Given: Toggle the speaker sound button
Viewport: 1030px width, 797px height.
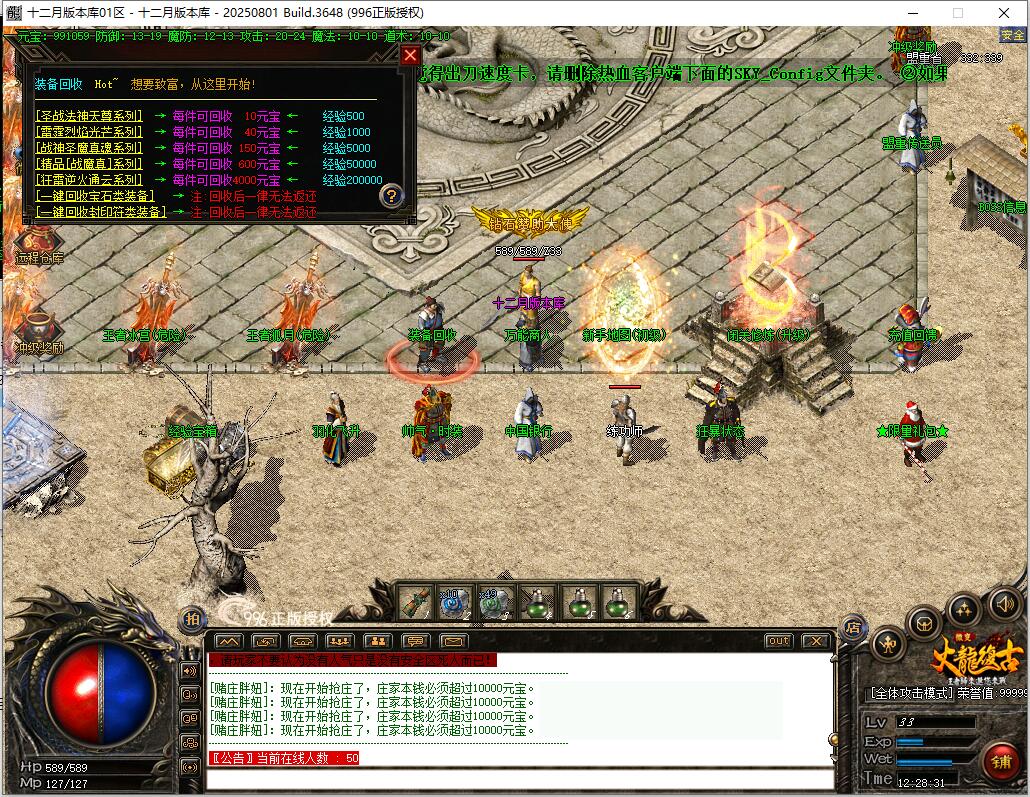Looking at the screenshot, I should [x=1005, y=604].
